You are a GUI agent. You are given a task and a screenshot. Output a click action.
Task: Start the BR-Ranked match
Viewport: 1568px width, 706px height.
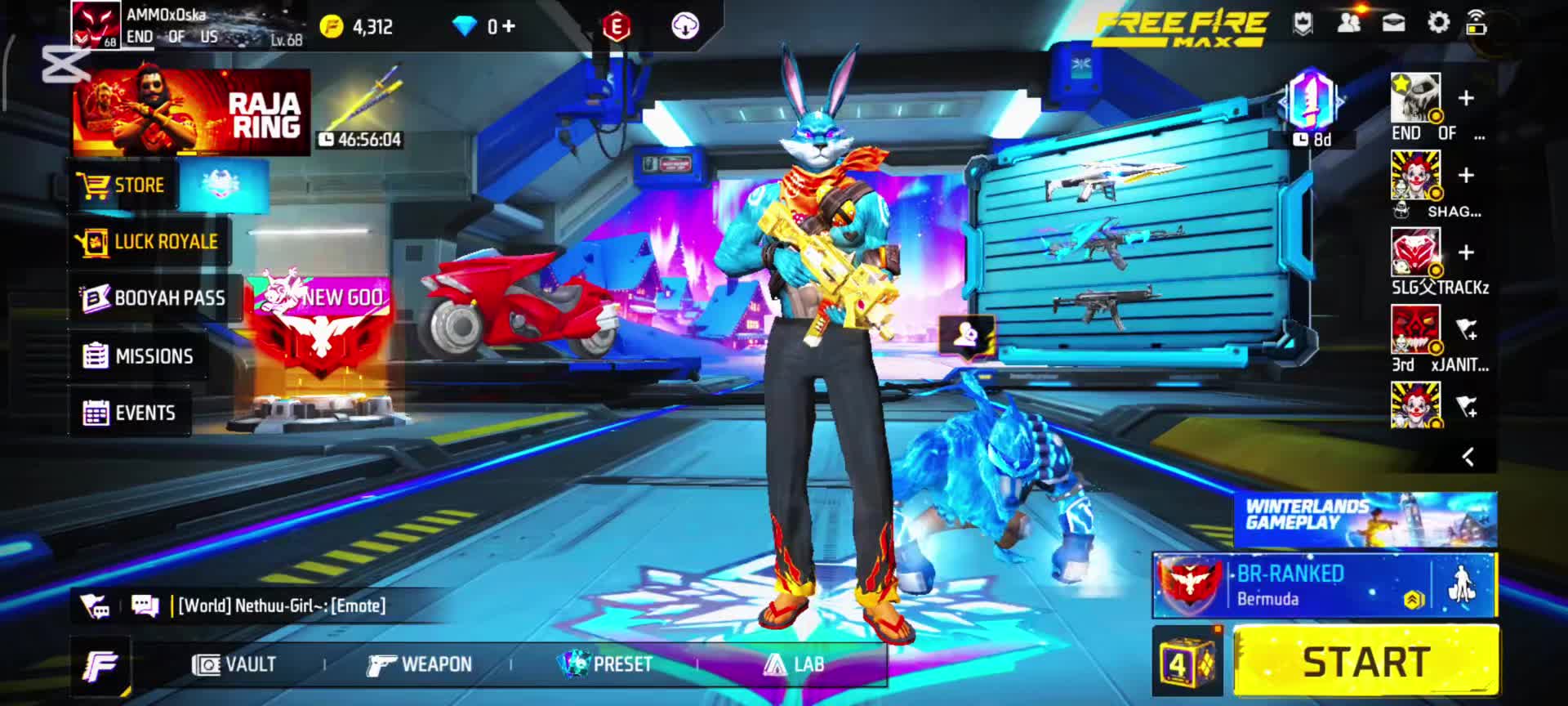[x=1365, y=661]
